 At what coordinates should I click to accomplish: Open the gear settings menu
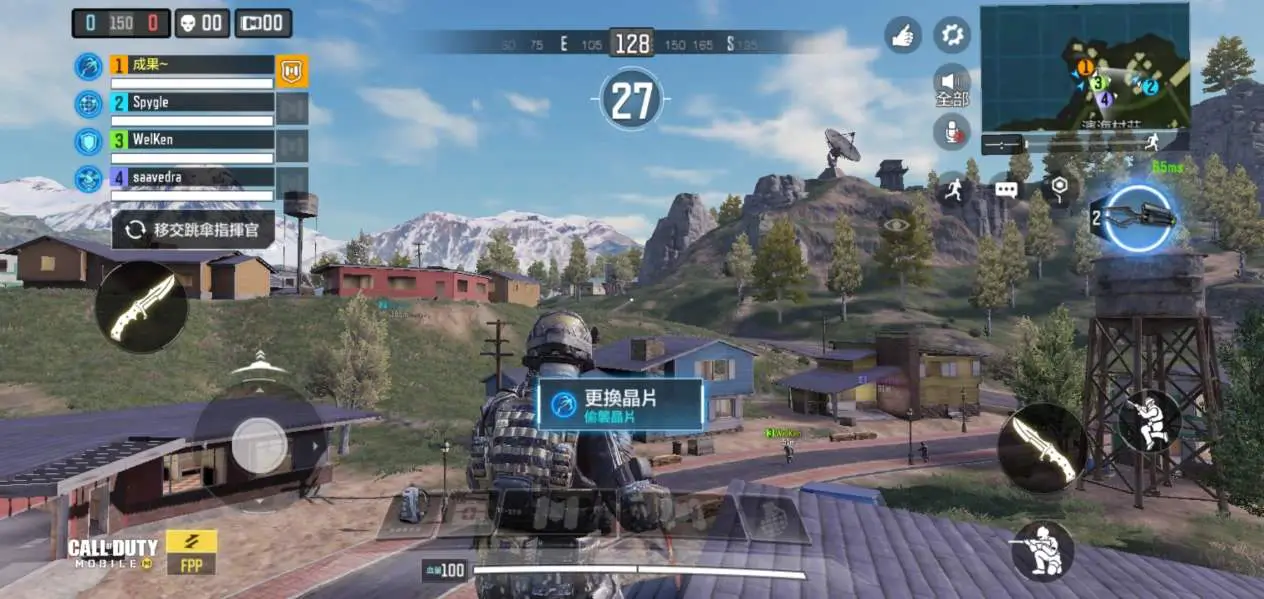click(x=952, y=35)
